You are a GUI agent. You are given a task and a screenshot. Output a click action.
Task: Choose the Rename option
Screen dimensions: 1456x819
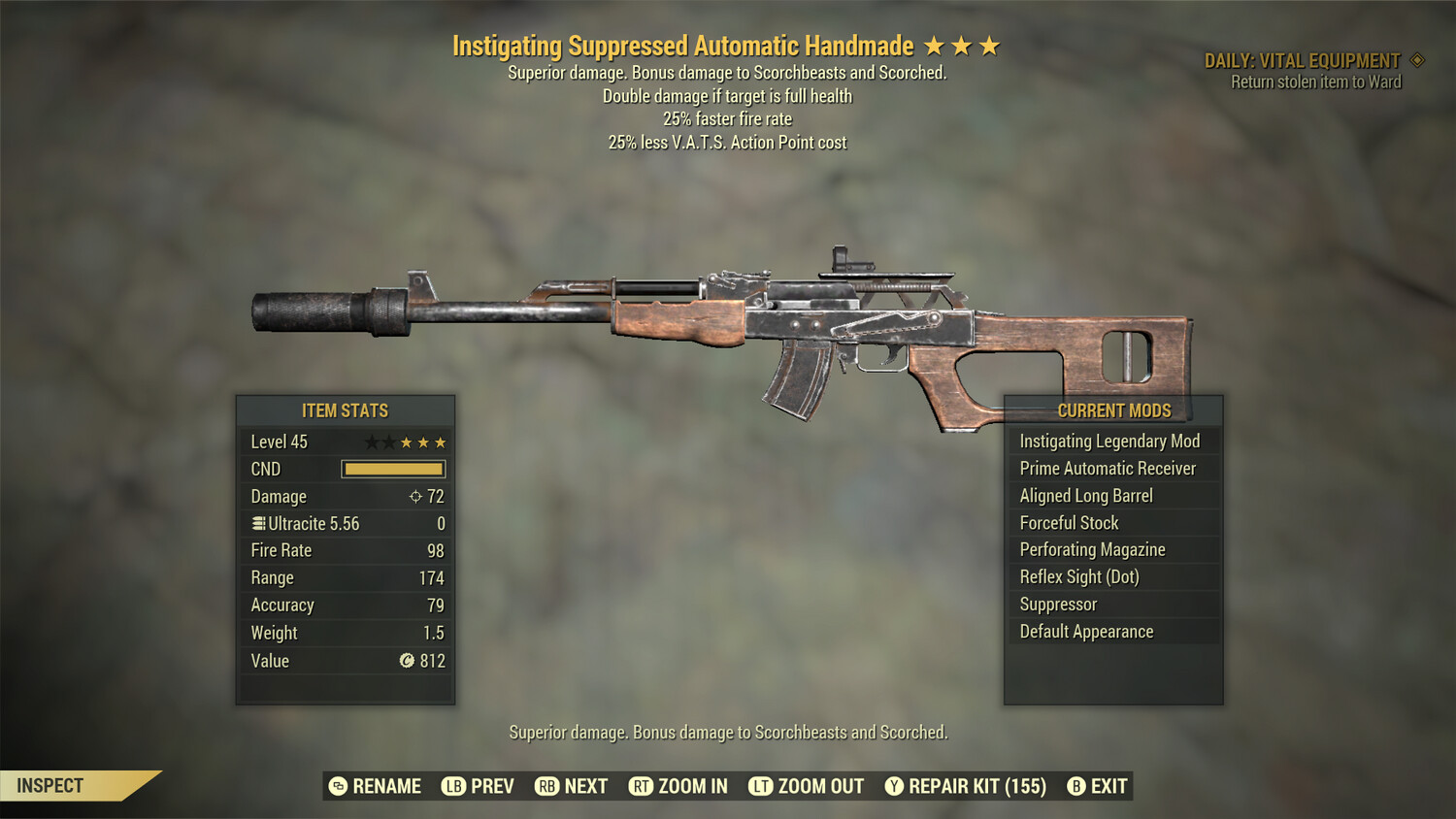375,786
